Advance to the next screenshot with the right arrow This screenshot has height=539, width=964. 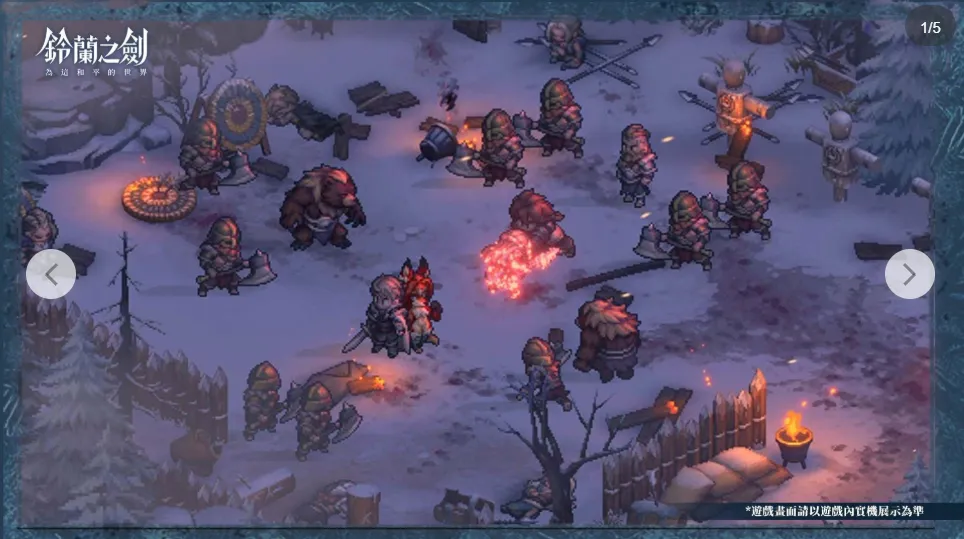(x=909, y=274)
